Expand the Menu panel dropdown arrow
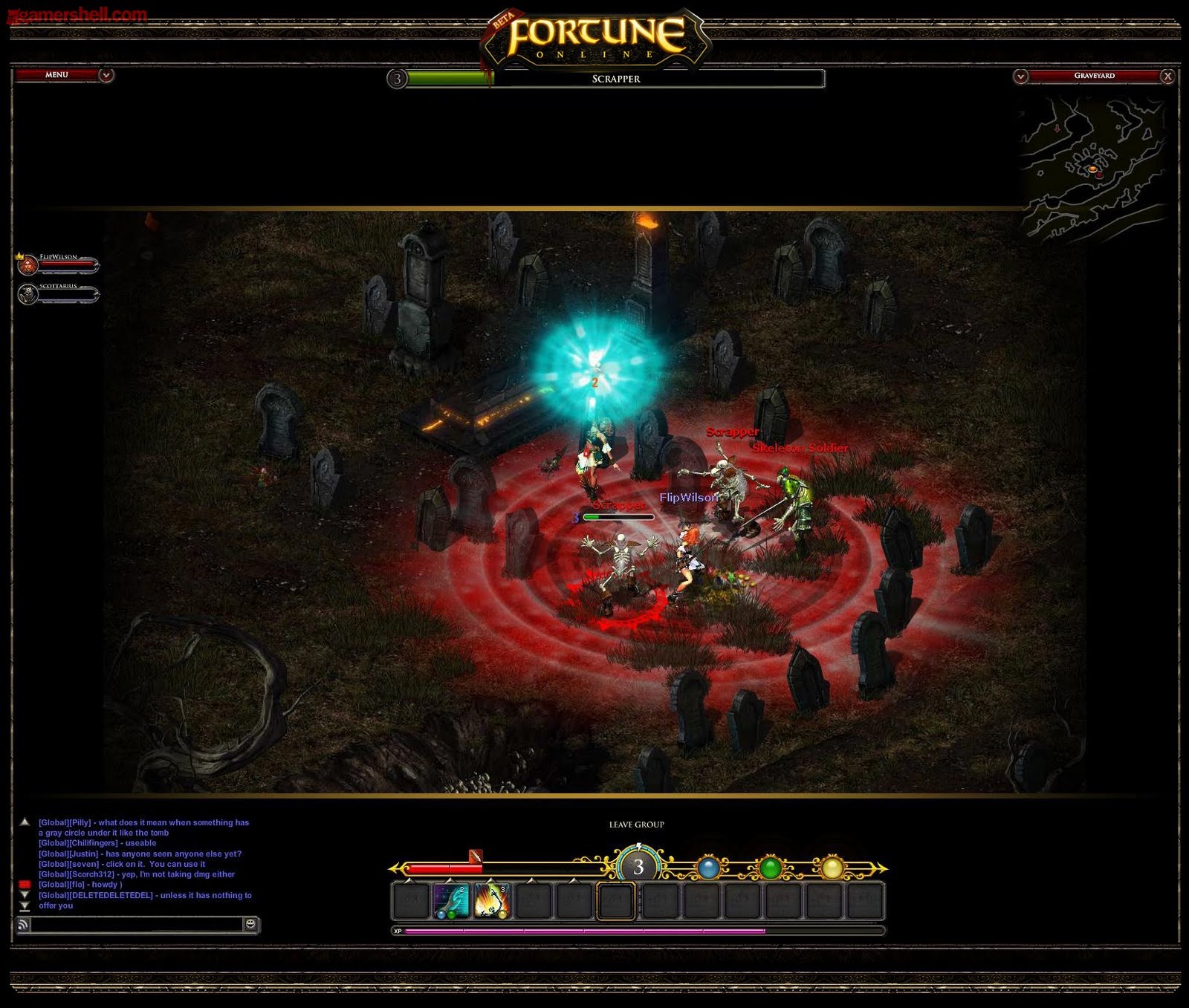Image resolution: width=1189 pixels, height=1008 pixels. [105, 75]
